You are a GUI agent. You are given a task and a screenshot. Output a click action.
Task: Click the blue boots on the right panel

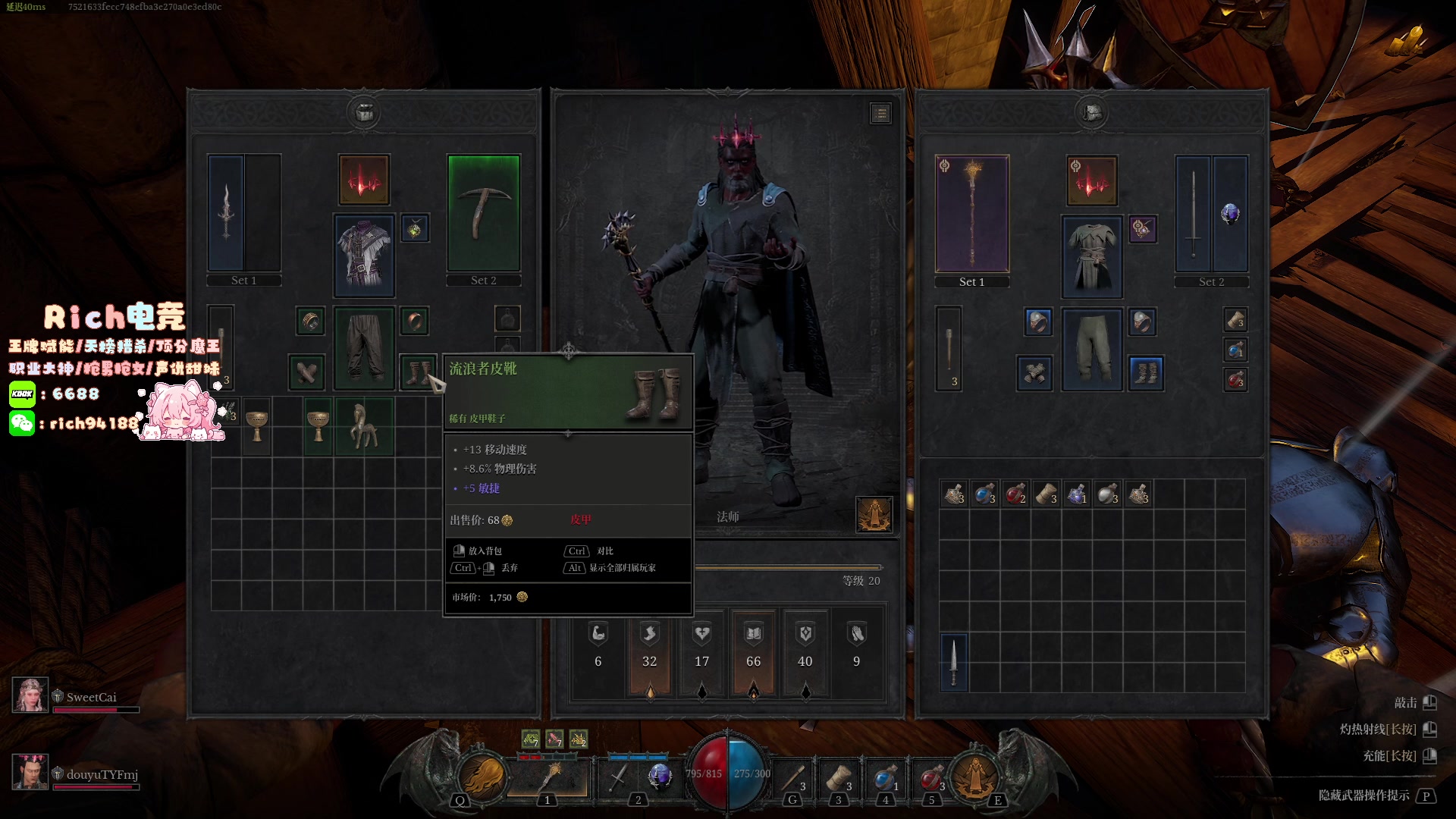[1146, 373]
